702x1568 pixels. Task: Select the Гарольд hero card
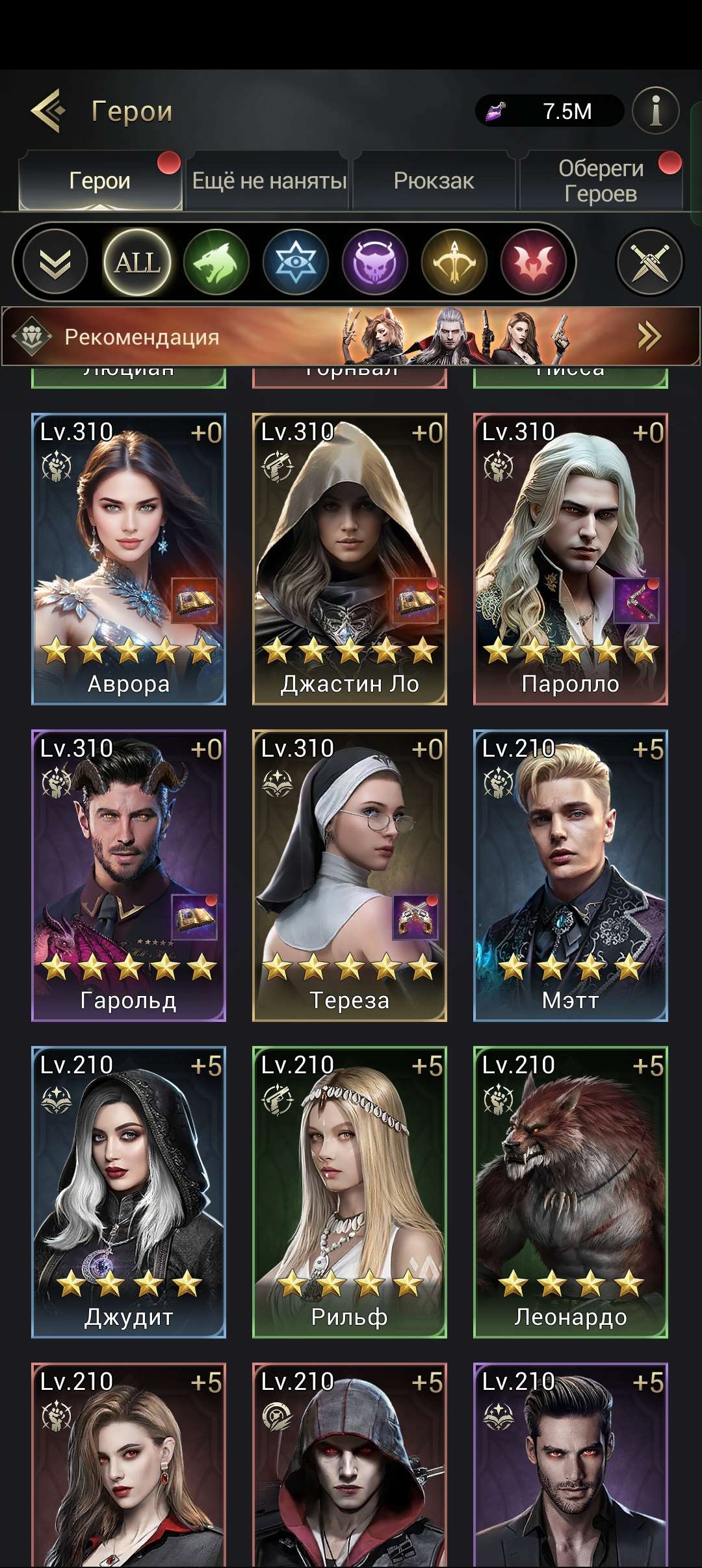point(129,876)
